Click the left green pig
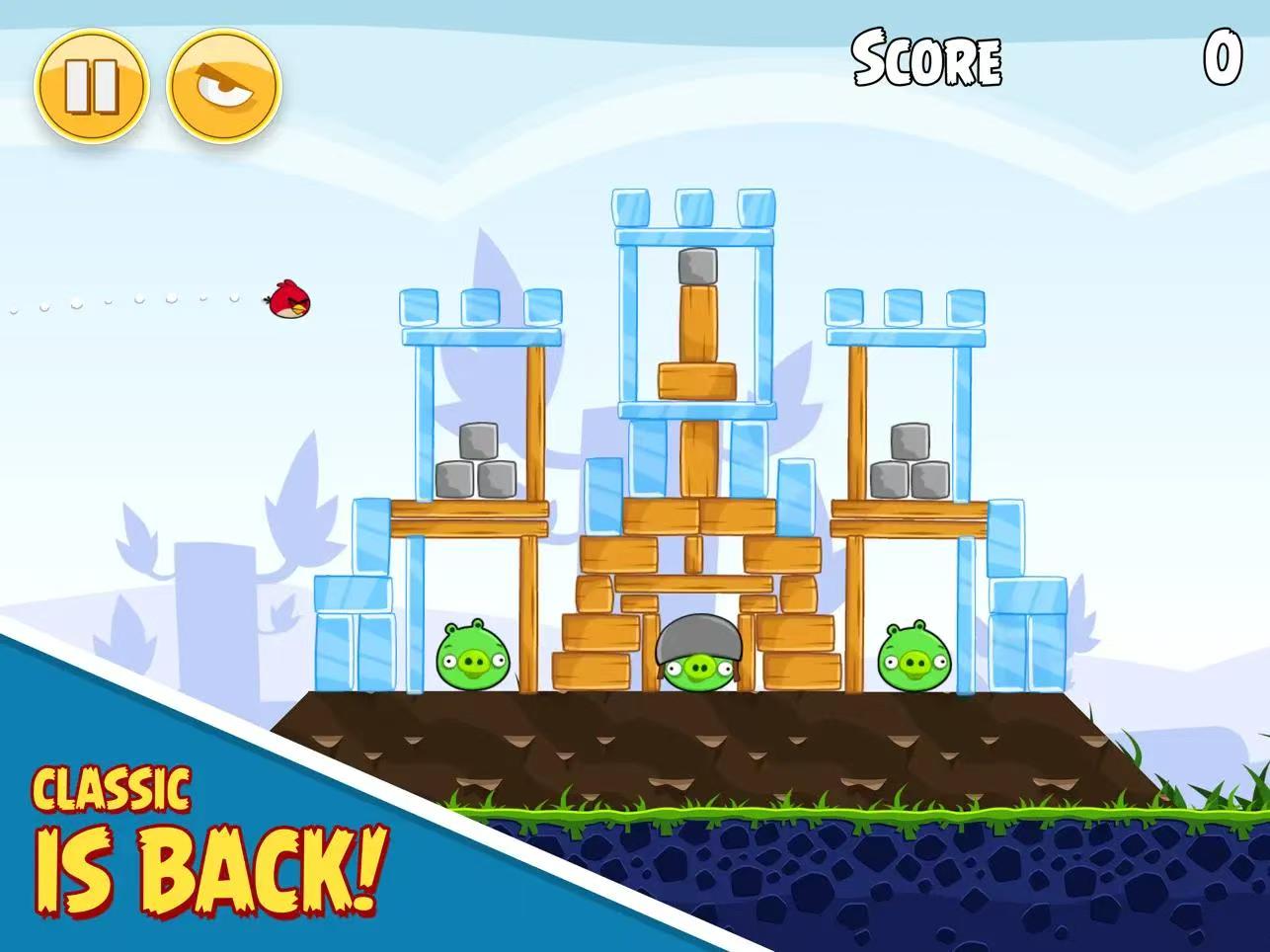The height and width of the screenshot is (952, 1270). (x=472, y=657)
